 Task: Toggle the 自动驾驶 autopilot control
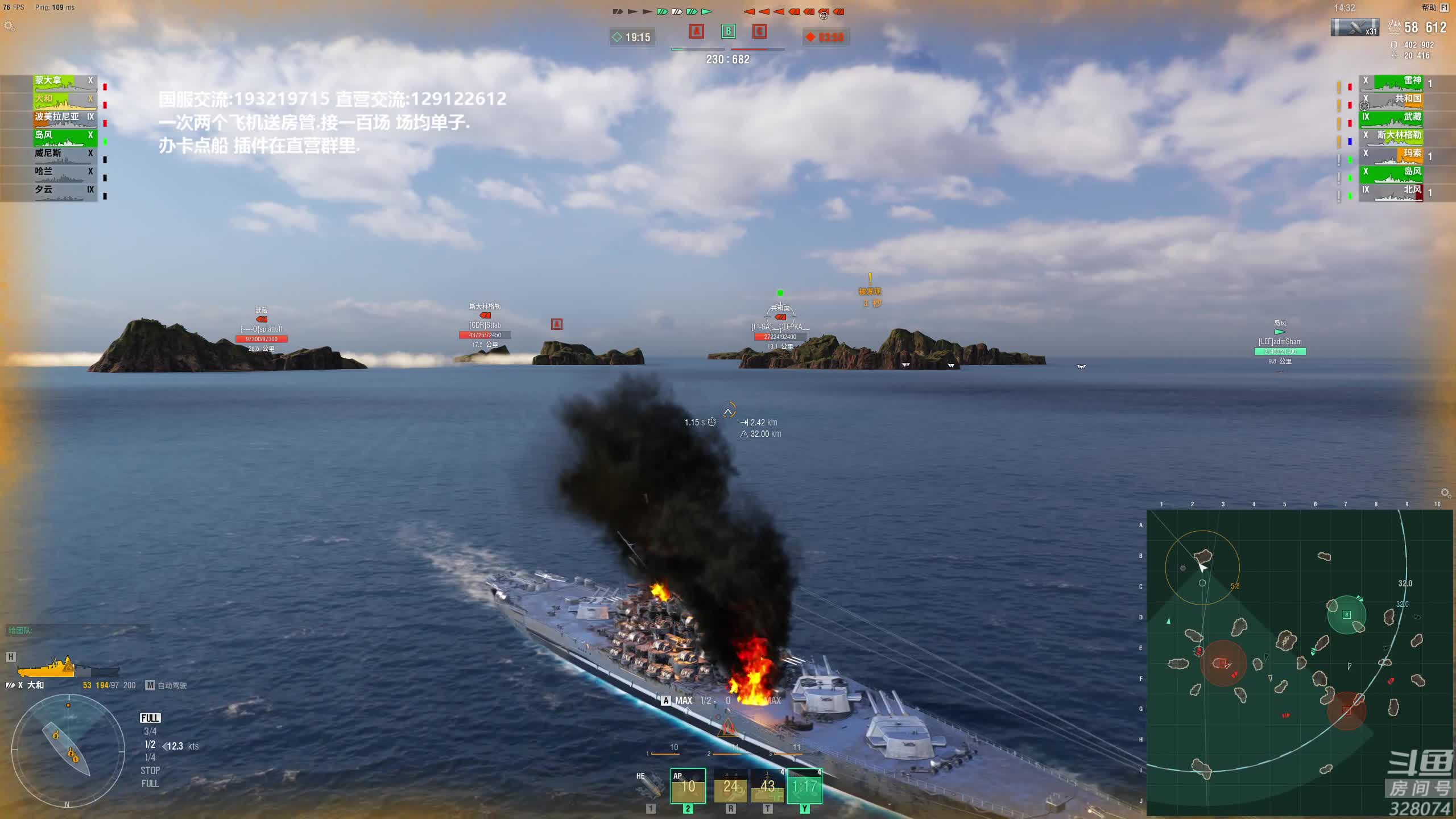point(167,685)
